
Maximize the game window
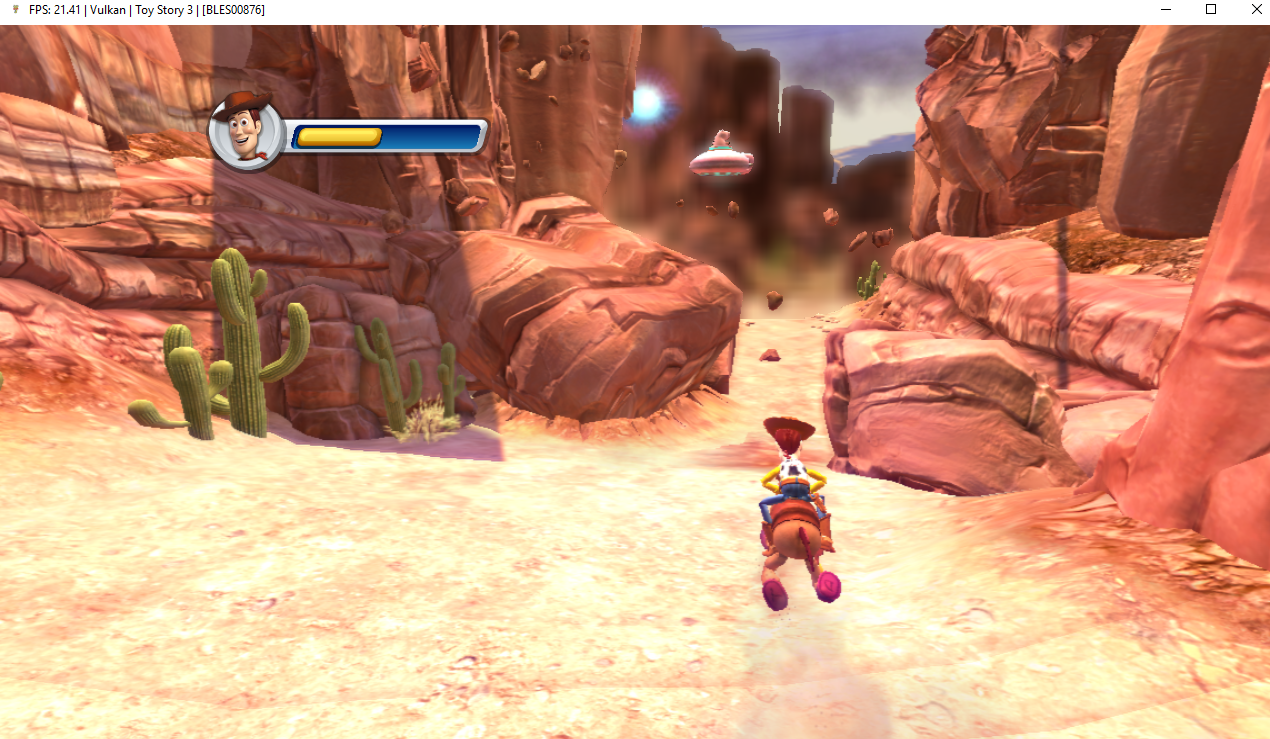1211,10
